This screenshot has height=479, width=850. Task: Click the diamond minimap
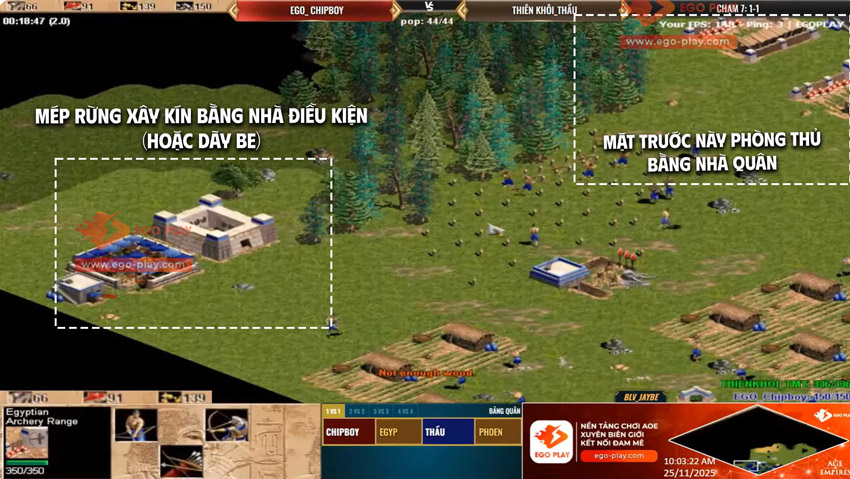741,438
